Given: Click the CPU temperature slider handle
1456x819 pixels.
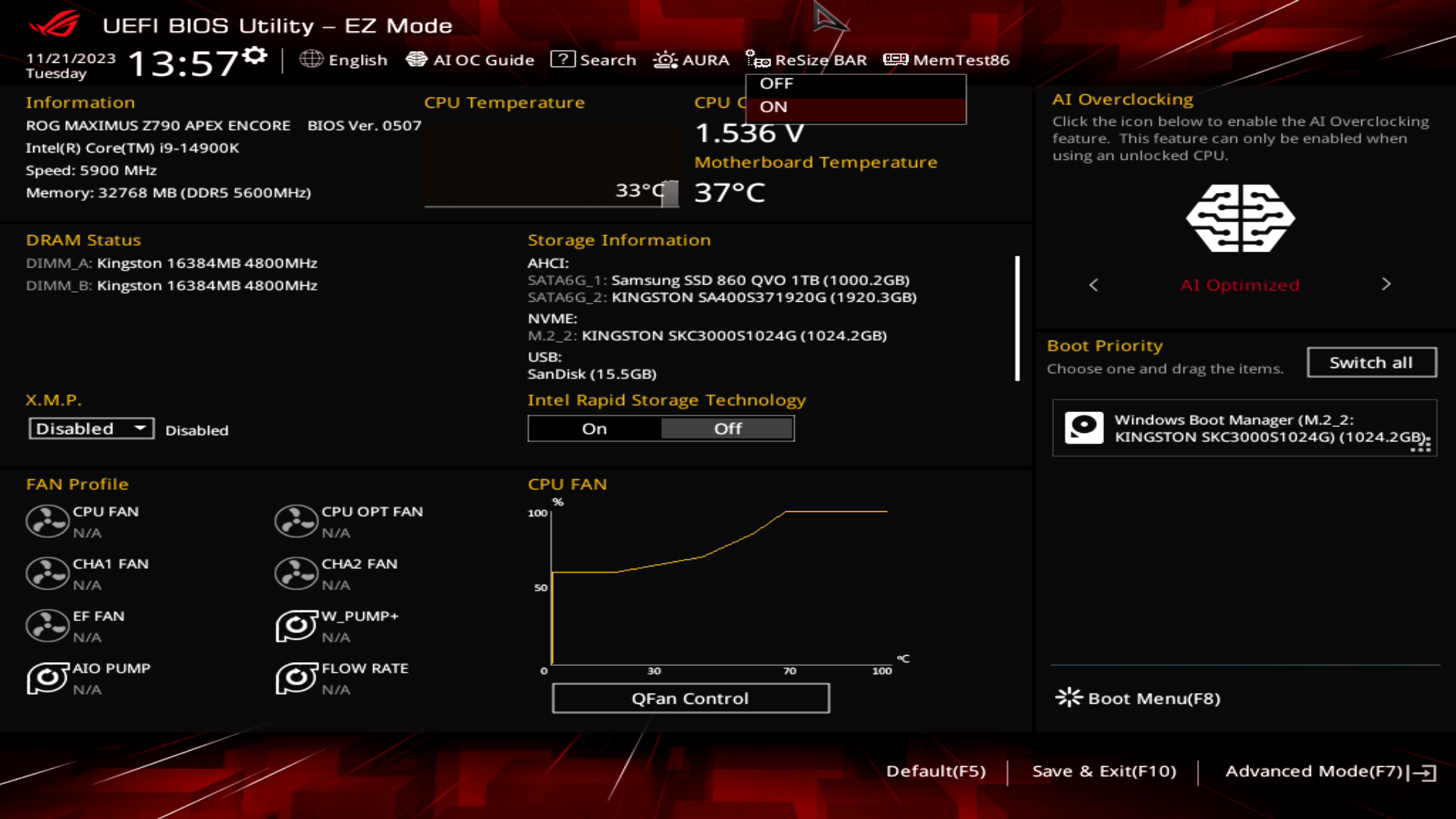Looking at the screenshot, I should [x=670, y=193].
